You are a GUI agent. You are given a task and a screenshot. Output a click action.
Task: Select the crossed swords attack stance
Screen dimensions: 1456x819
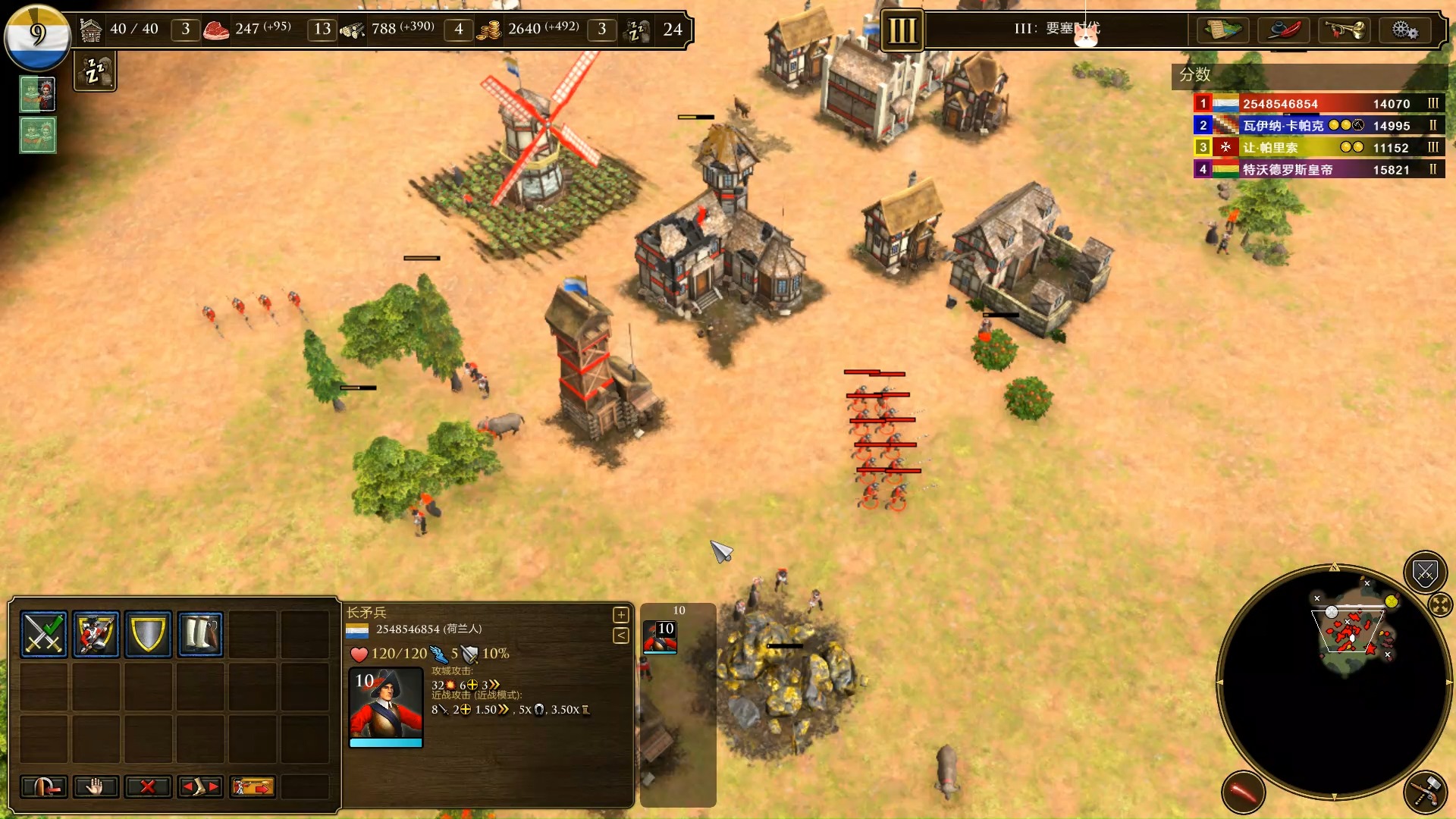(x=44, y=634)
